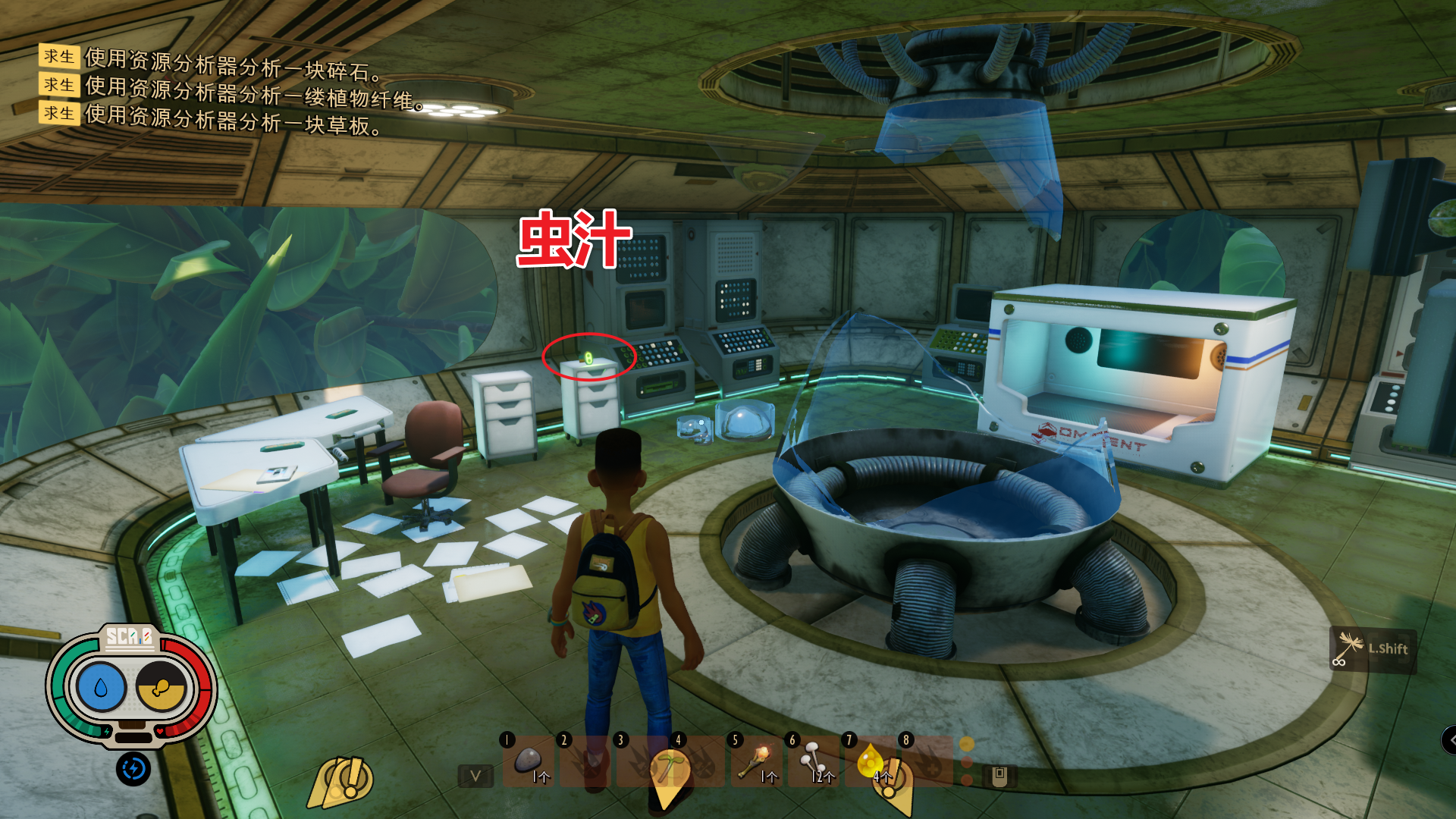The height and width of the screenshot is (819, 1456).
Task: Click the dandelion tuft glide icon
Action: (1350, 649)
